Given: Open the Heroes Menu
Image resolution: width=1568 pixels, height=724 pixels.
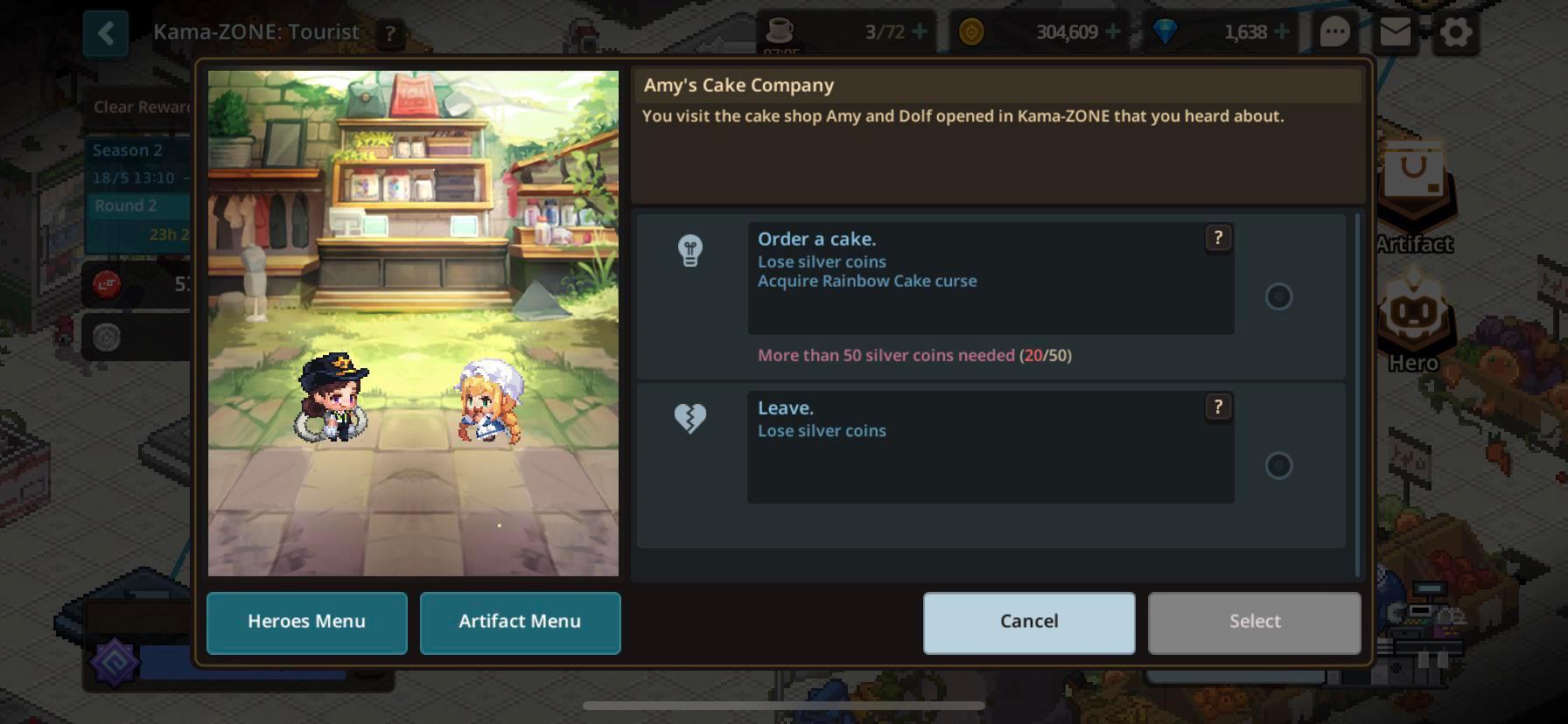Looking at the screenshot, I should pyautogui.click(x=306, y=622).
